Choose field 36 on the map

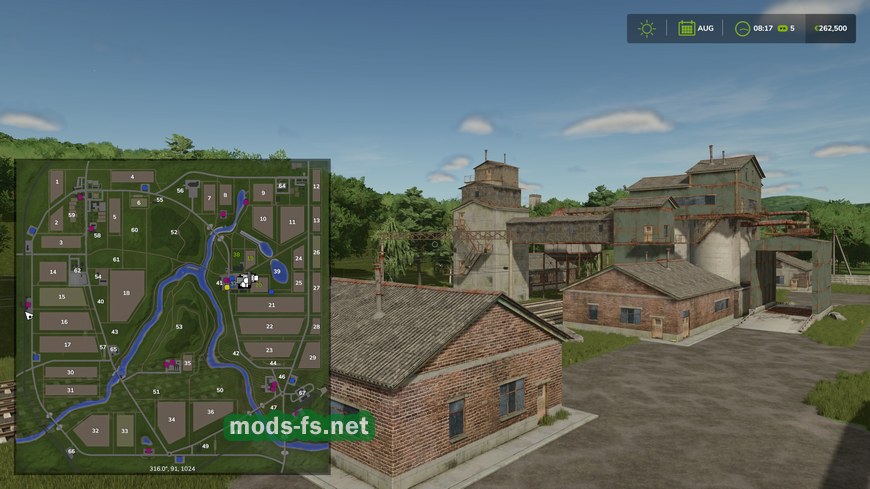click(211, 410)
